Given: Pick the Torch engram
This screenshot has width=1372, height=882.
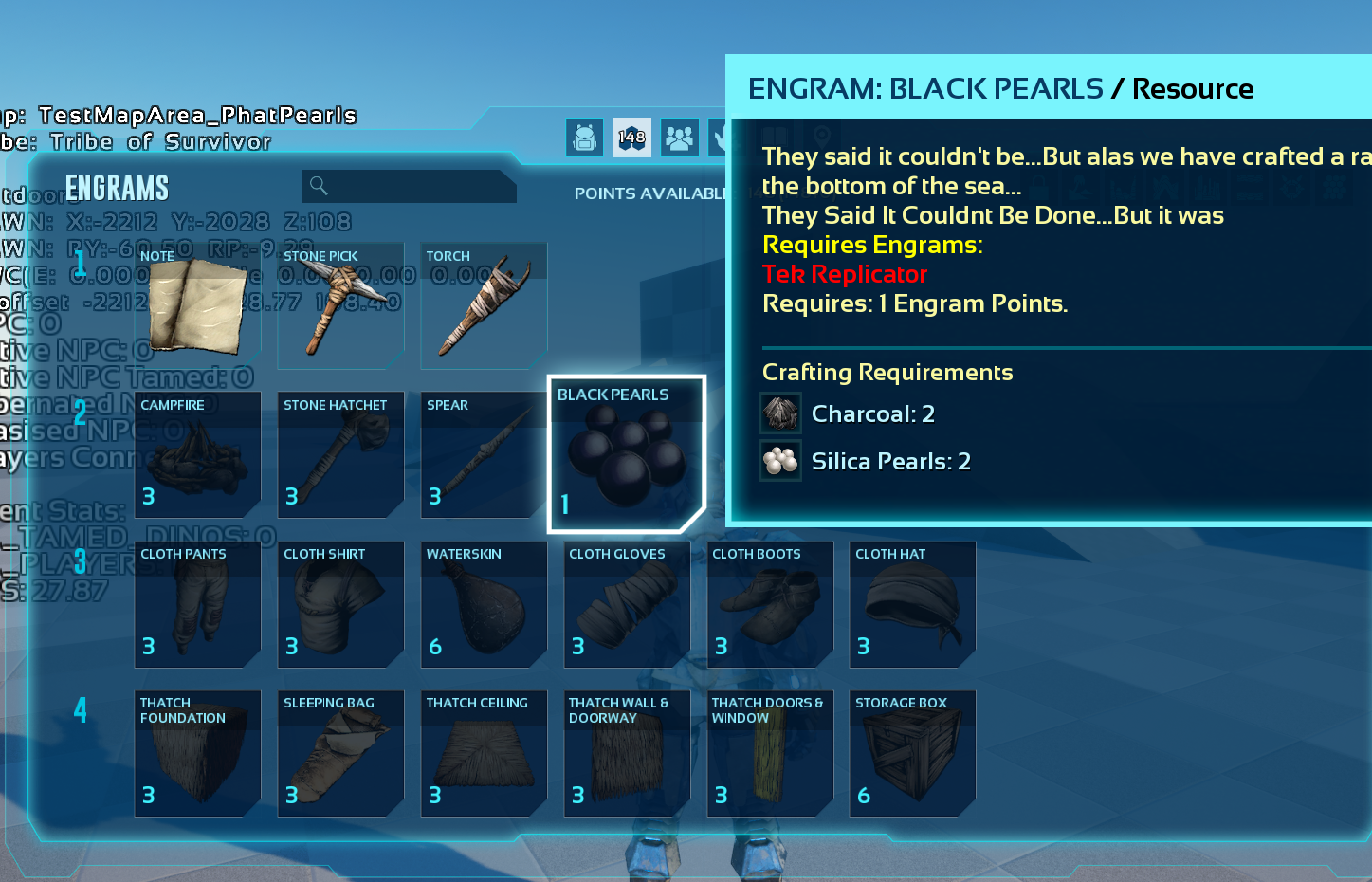Looking at the screenshot, I should (x=484, y=305).
